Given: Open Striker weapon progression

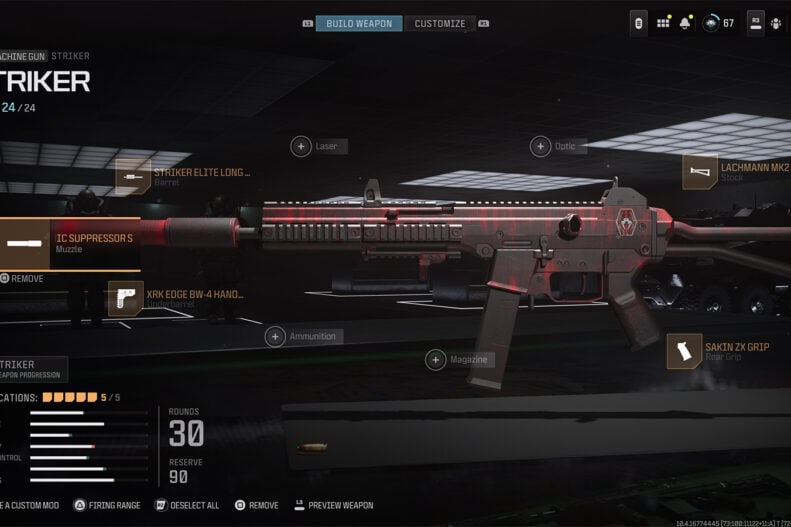Looking at the screenshot, I should (x=32, y=369).
